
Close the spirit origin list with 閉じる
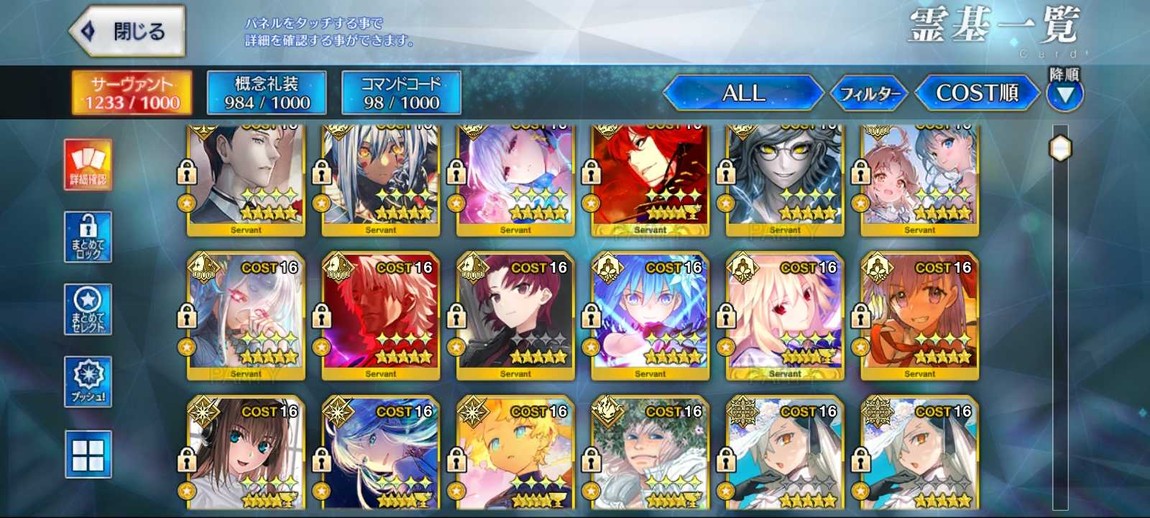pos(127,31)
